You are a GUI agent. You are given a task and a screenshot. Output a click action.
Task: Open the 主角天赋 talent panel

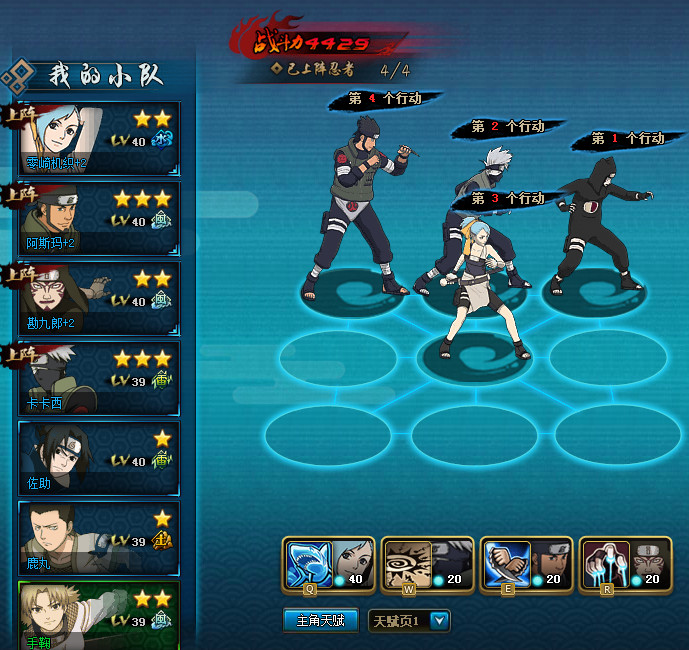click(320, 621)
